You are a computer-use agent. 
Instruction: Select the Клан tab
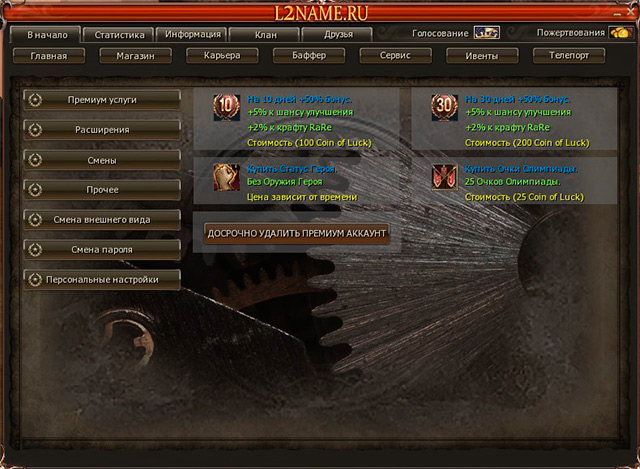[265, 34]
